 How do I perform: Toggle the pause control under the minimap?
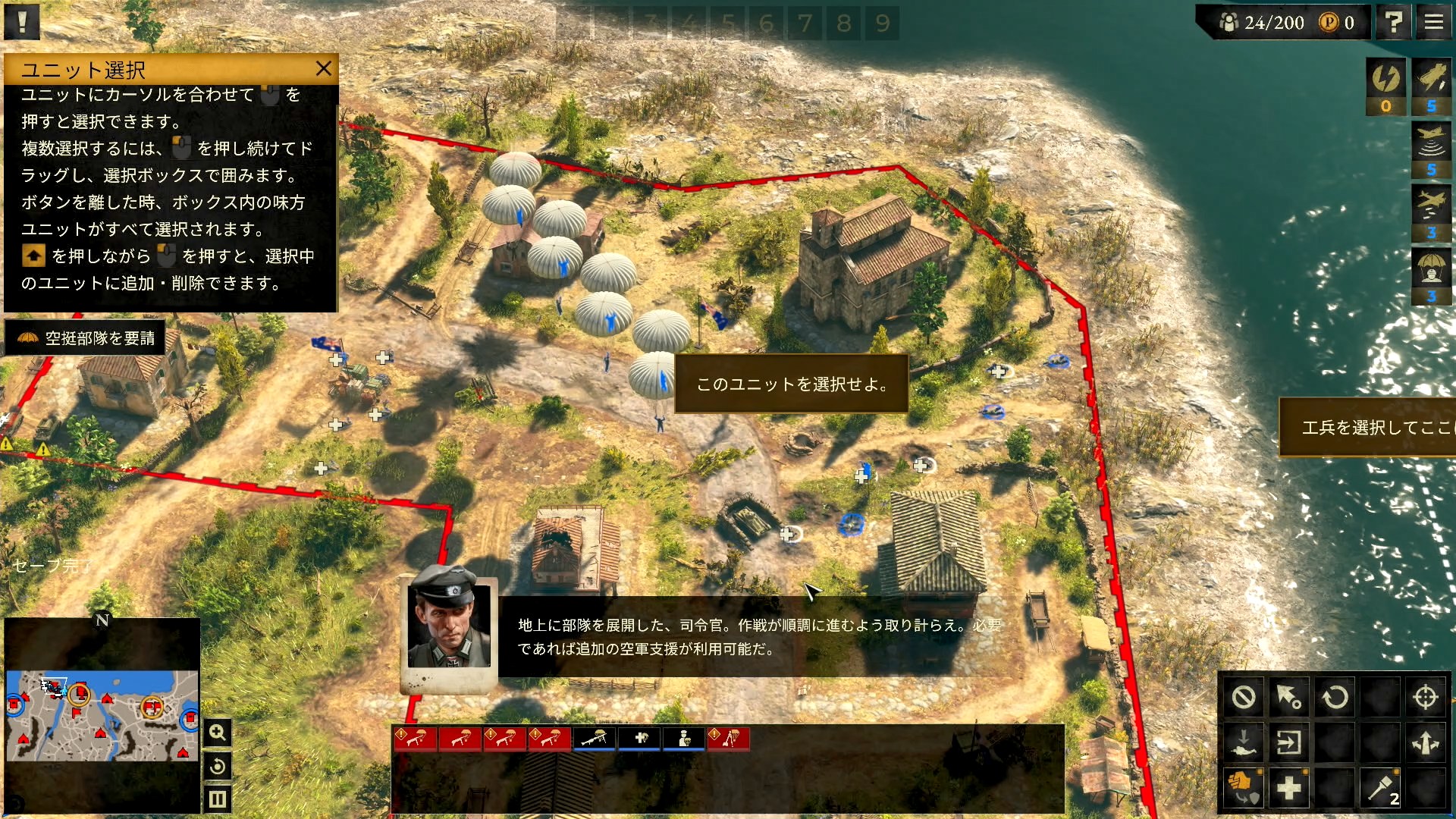pyautogui.click(x=218, y=799)
